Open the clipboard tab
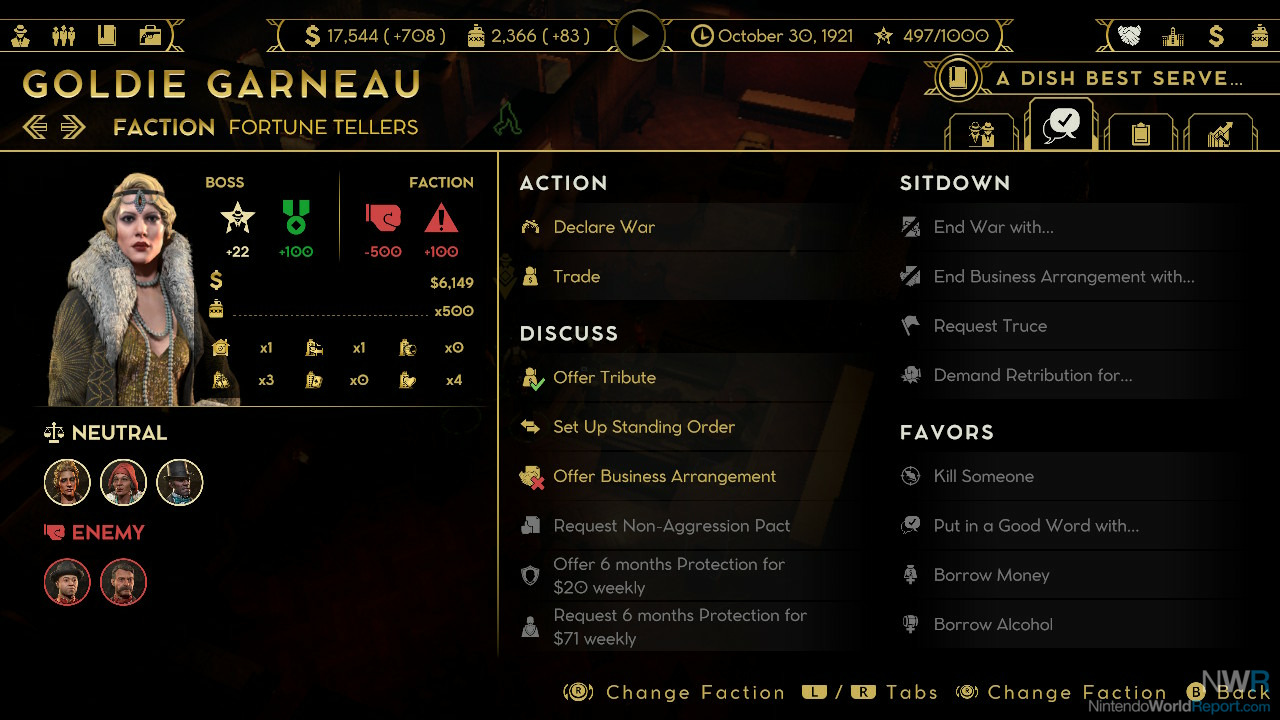Screen dimensions: 1280x720 [x=1139, y=132]
